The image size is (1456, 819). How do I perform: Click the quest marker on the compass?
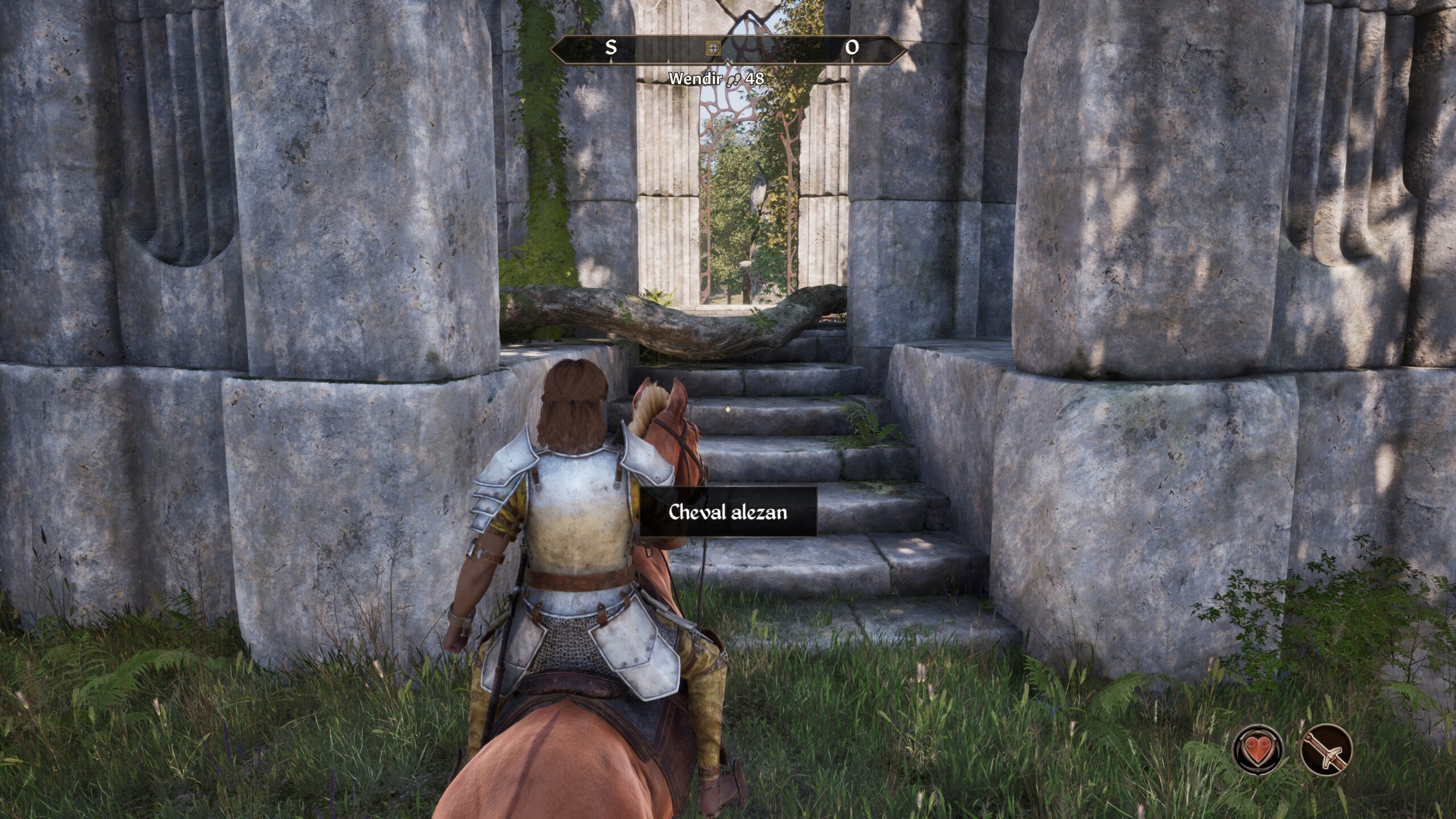712,48
